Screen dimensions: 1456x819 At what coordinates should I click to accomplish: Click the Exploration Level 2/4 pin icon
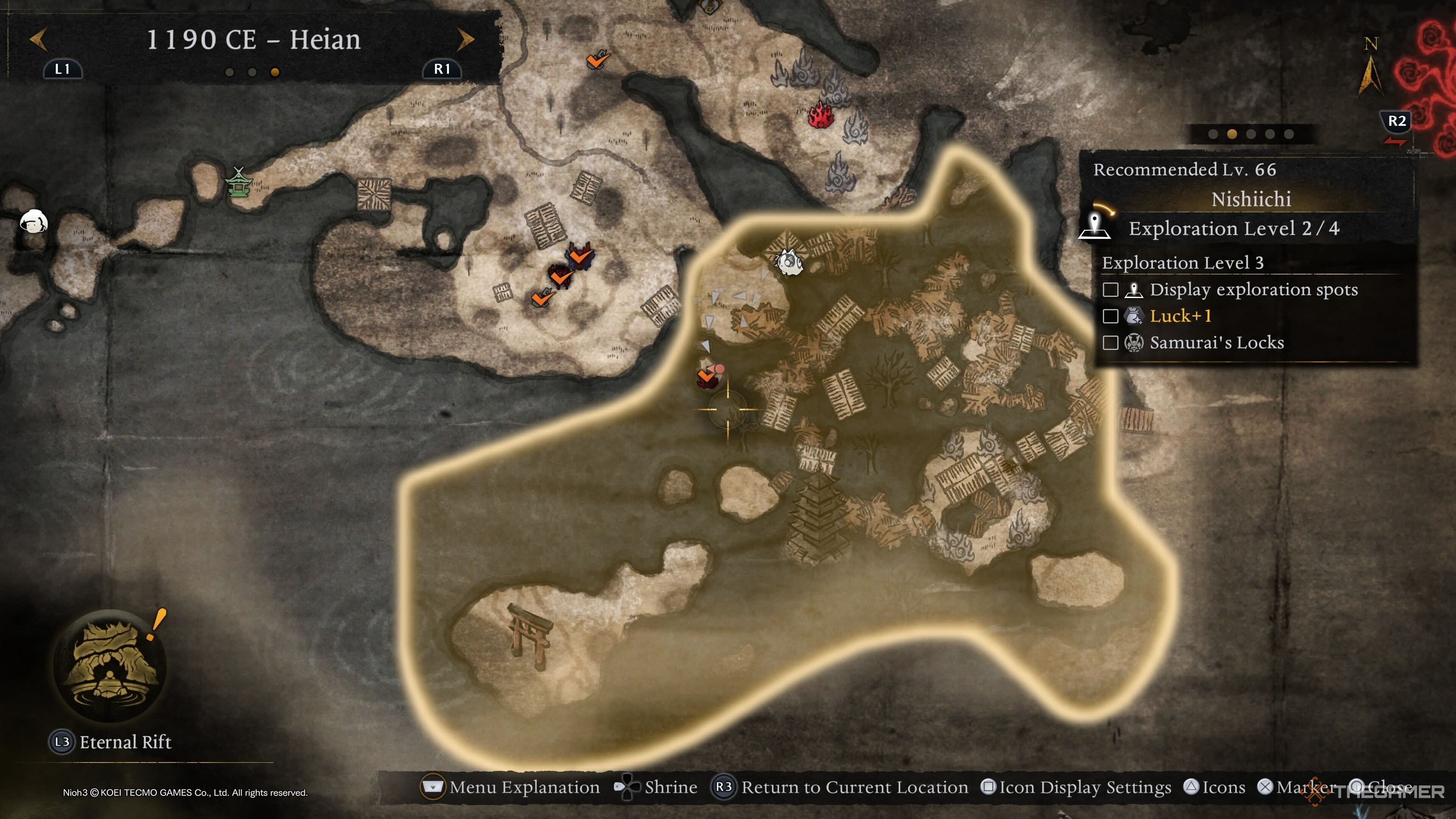(1095, 227)
